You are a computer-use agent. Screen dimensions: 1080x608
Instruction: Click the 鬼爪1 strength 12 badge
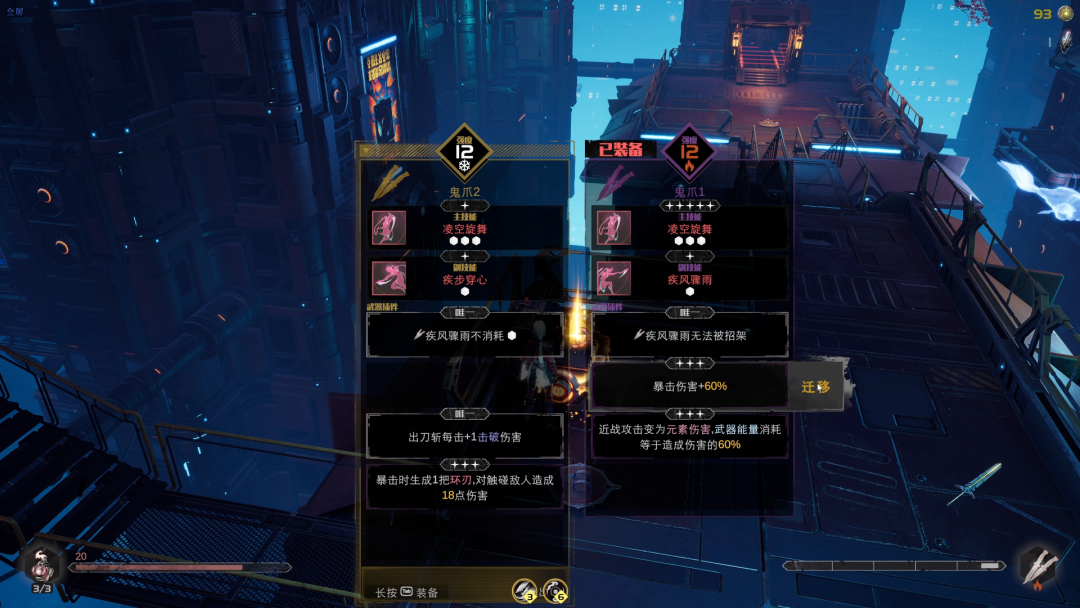click(x=689, y=152)
